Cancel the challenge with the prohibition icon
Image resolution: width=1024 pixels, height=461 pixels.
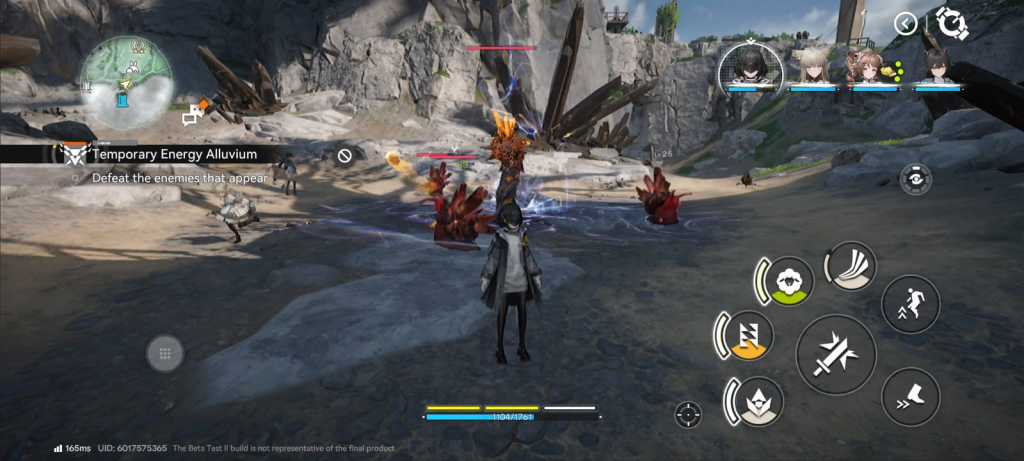pos(345,155)
